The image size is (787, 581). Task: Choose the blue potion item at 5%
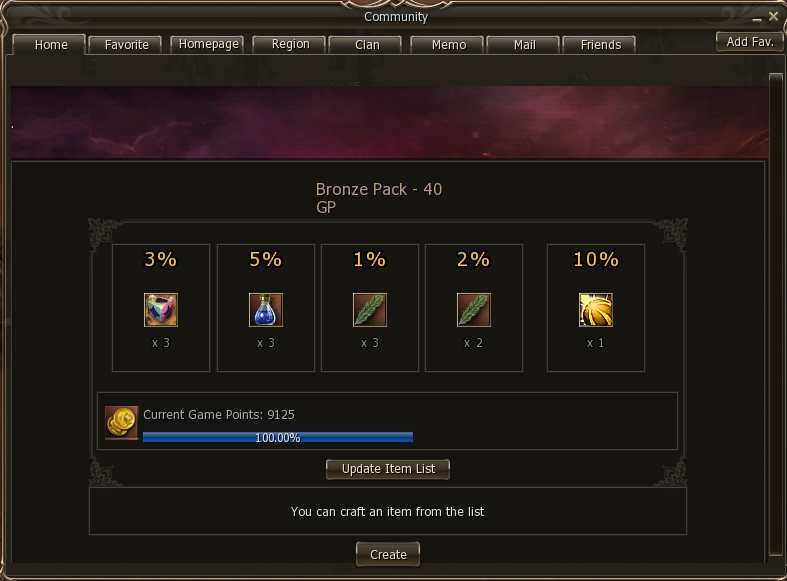(x=265, y=310)
